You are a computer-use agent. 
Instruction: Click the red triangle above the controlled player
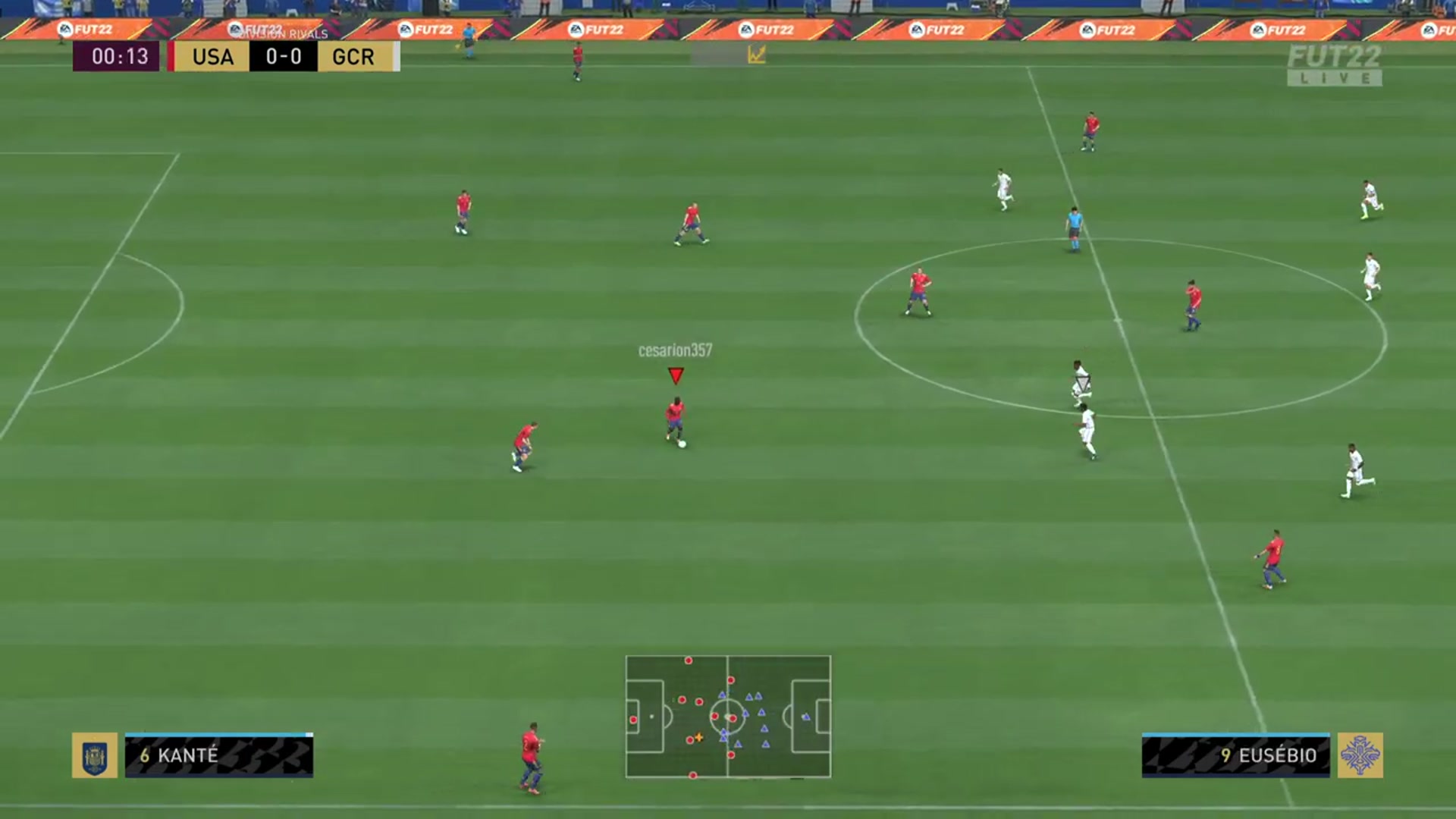pos(675,375)
